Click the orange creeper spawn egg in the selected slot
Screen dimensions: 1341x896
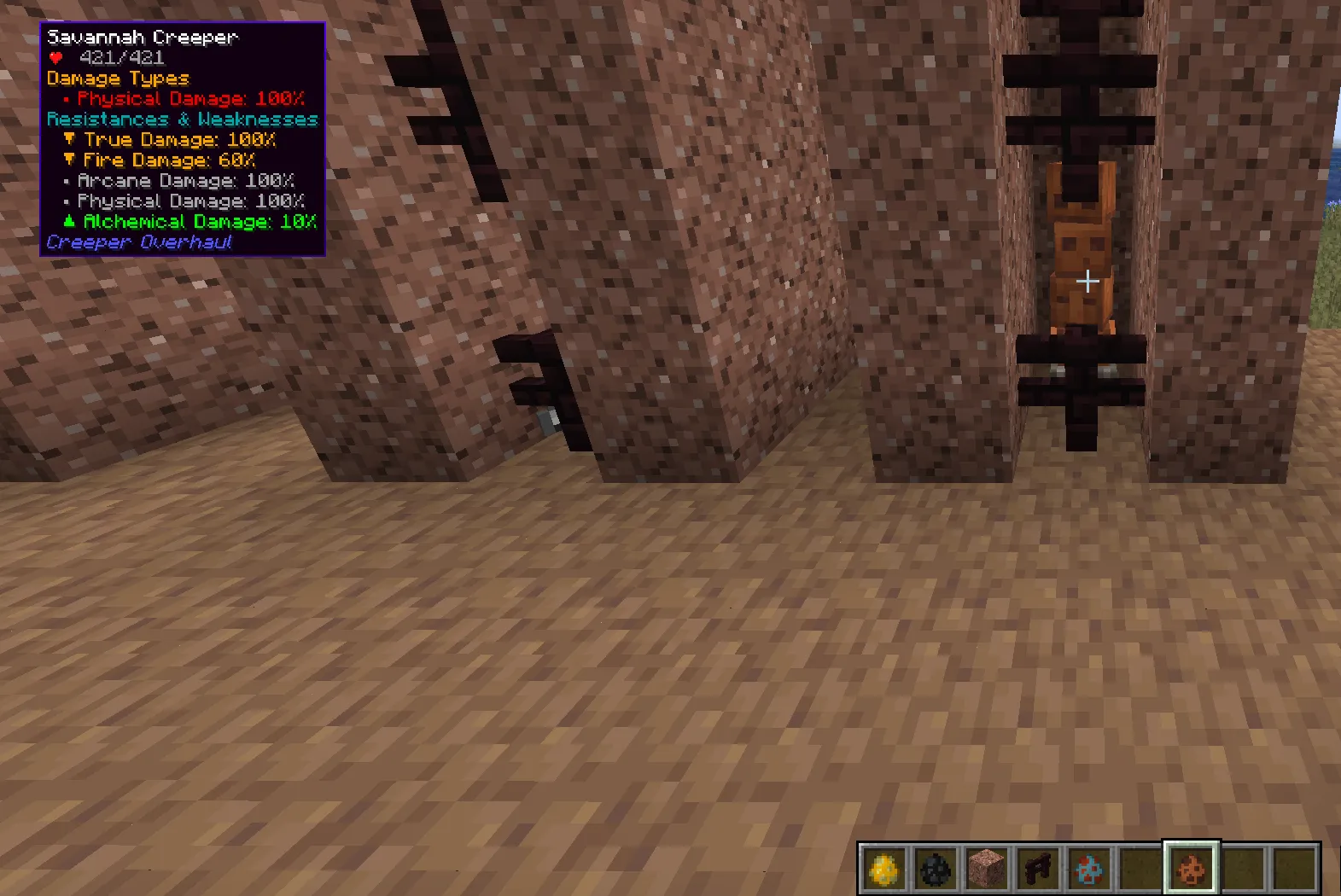pos(1191,867)
